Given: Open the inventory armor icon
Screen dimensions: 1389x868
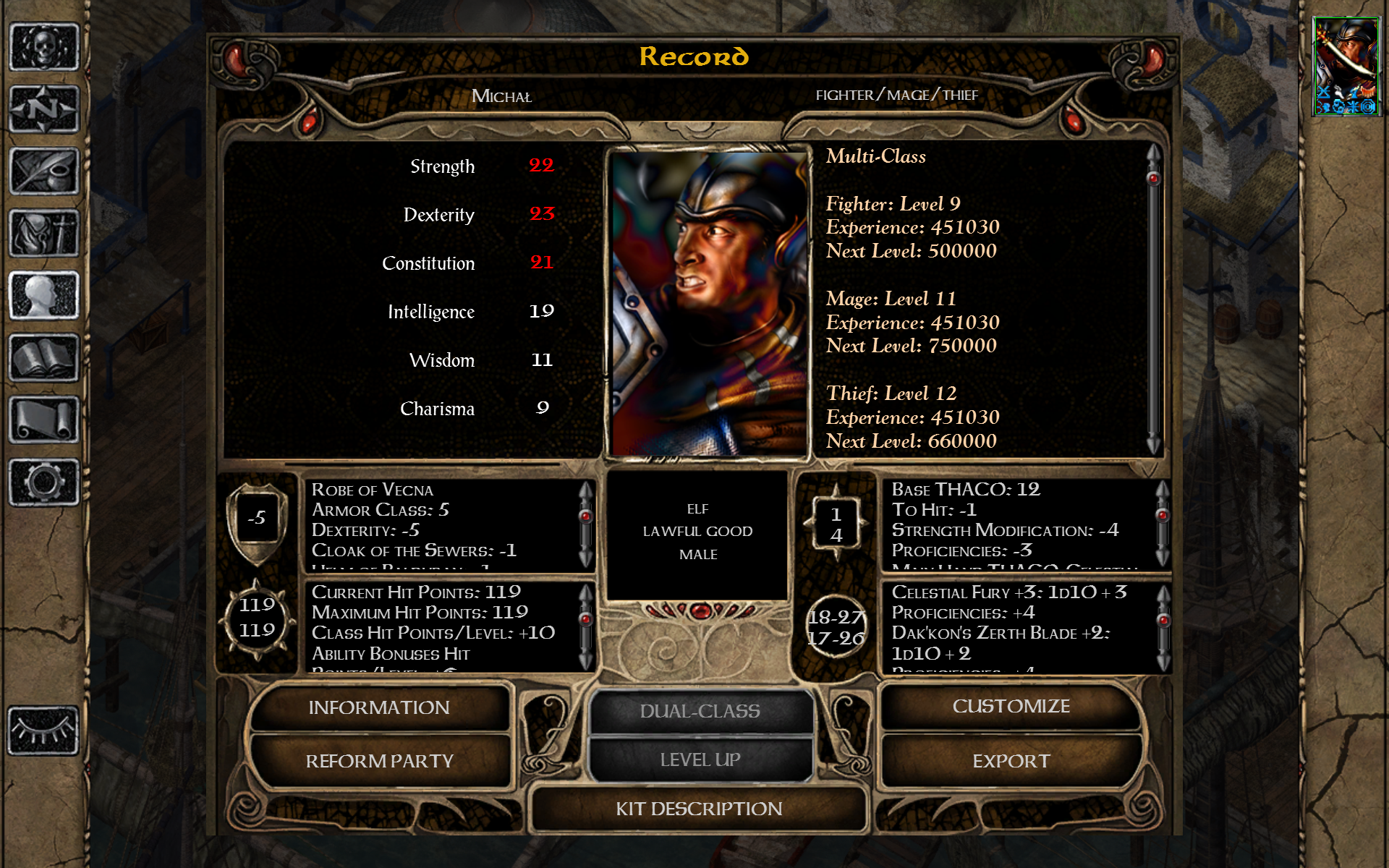Looking at the screenshot, I should click(x=44, y=234).
